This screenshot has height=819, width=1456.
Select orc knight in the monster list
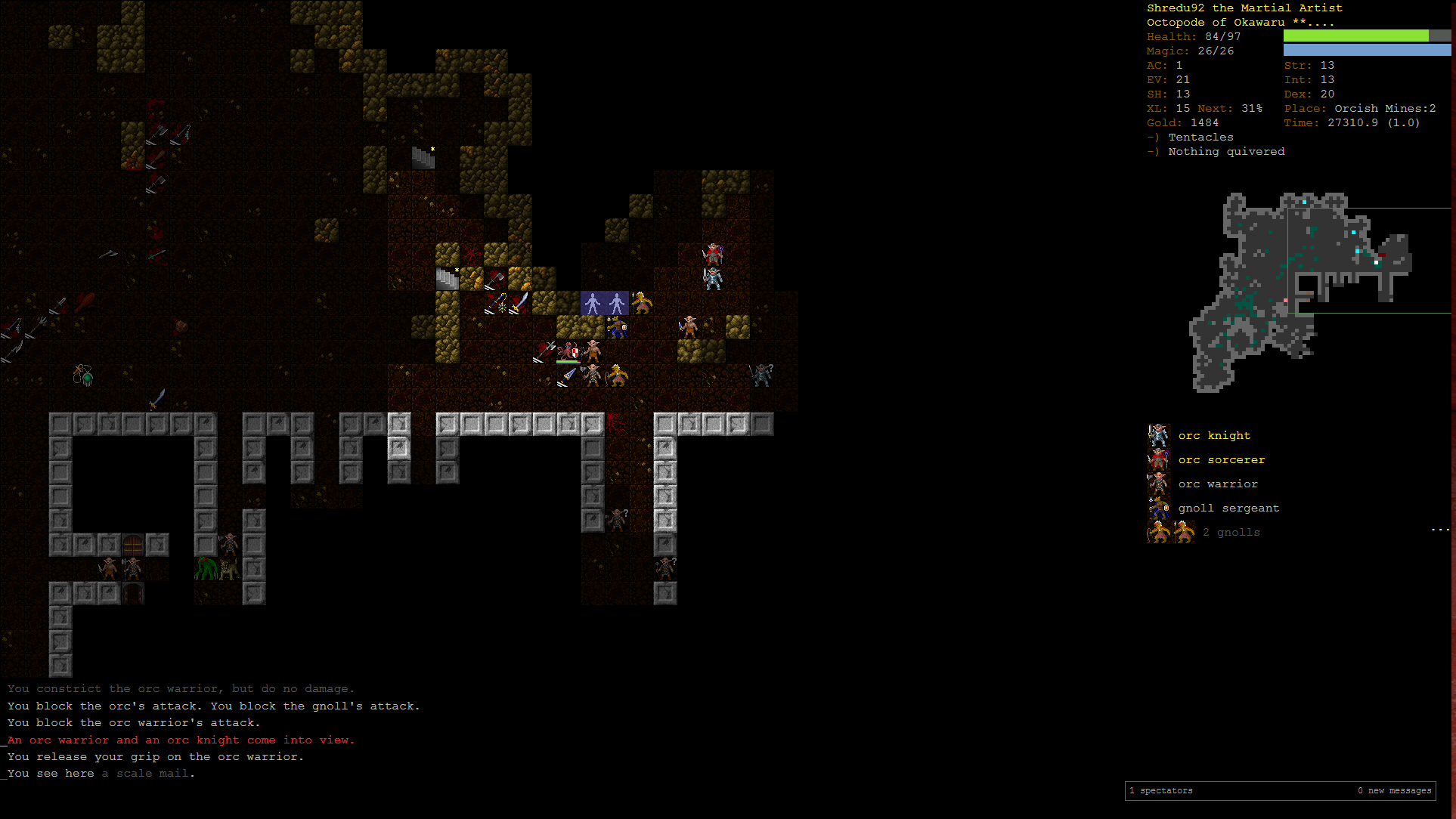1213,436
